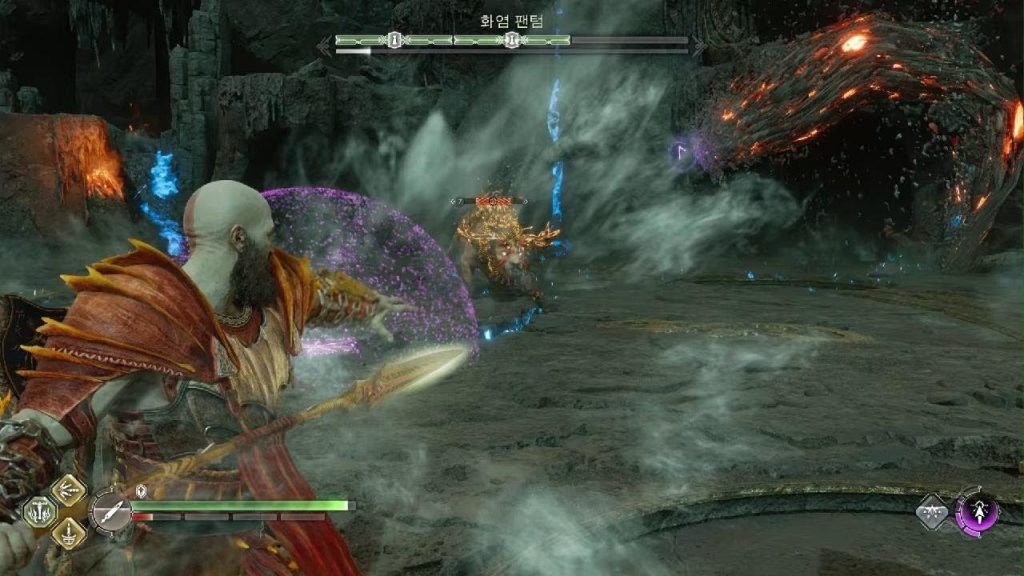Screen dimensions: 1024x576
Task: Select the spear weapon icon
Action: pyautogui.click(x=111, y=512)
